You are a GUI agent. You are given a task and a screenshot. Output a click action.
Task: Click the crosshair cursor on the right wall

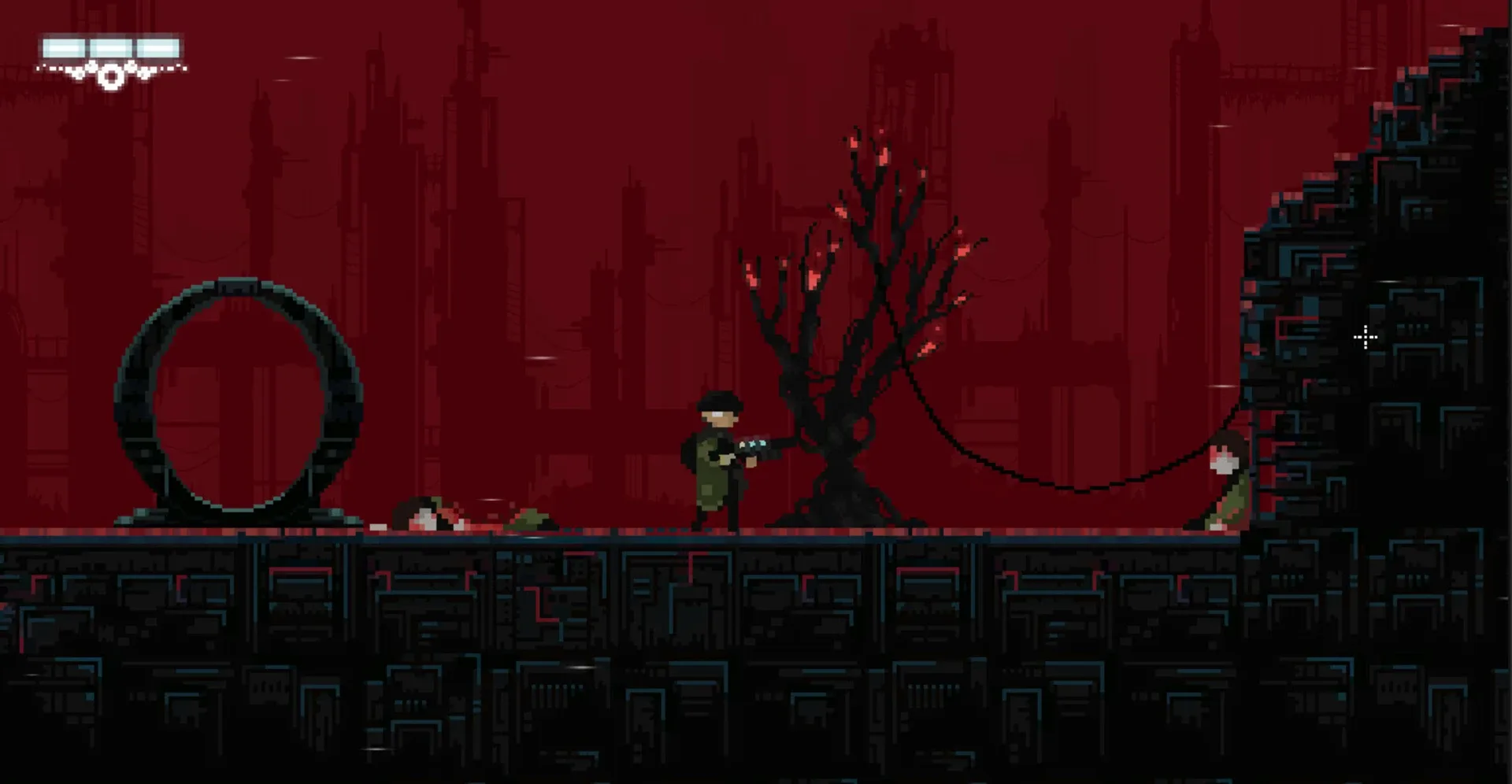point(1365,337)
